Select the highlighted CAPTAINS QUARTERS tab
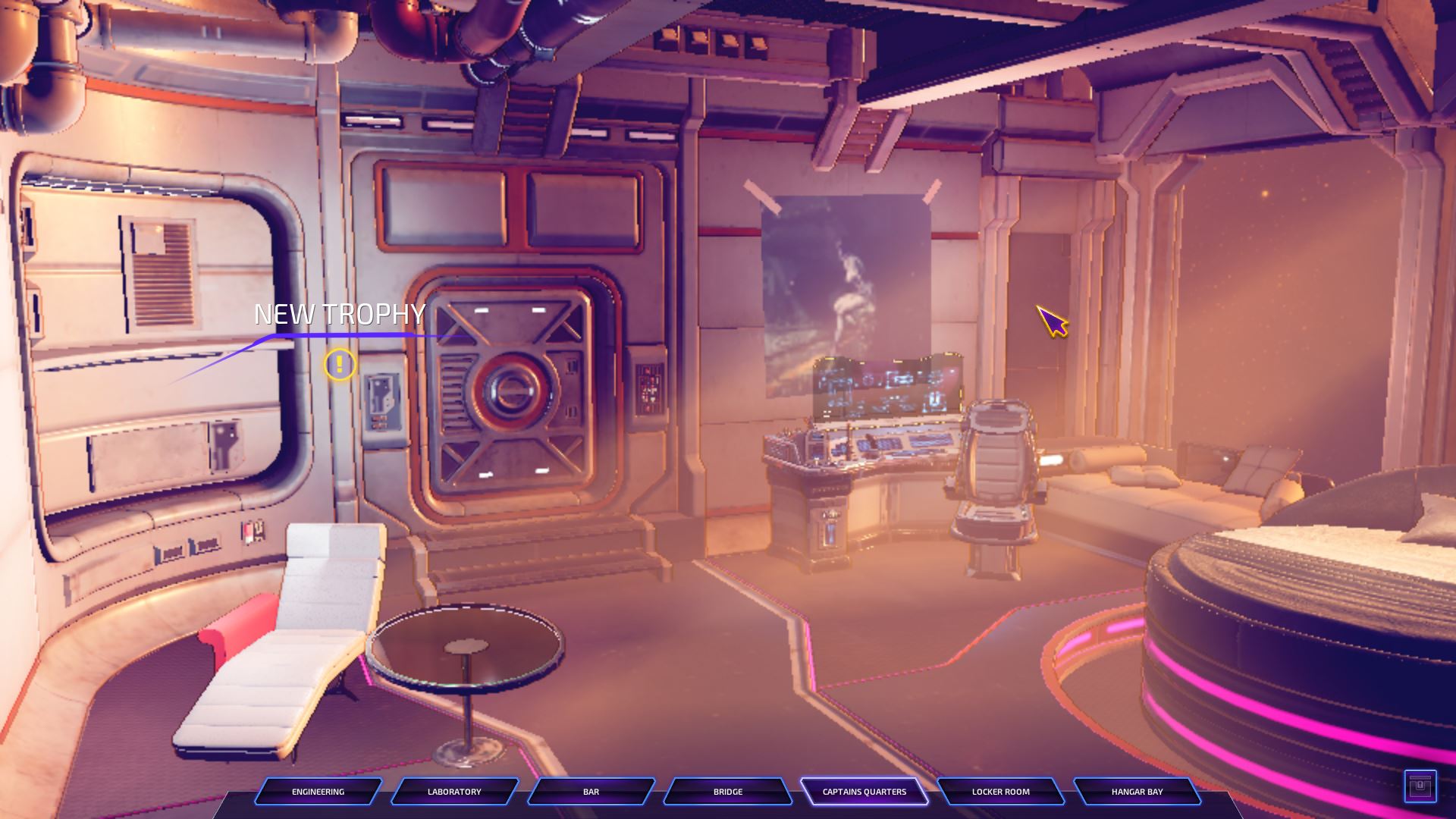Screen dimensions: 1456x819 pos(864,791)
